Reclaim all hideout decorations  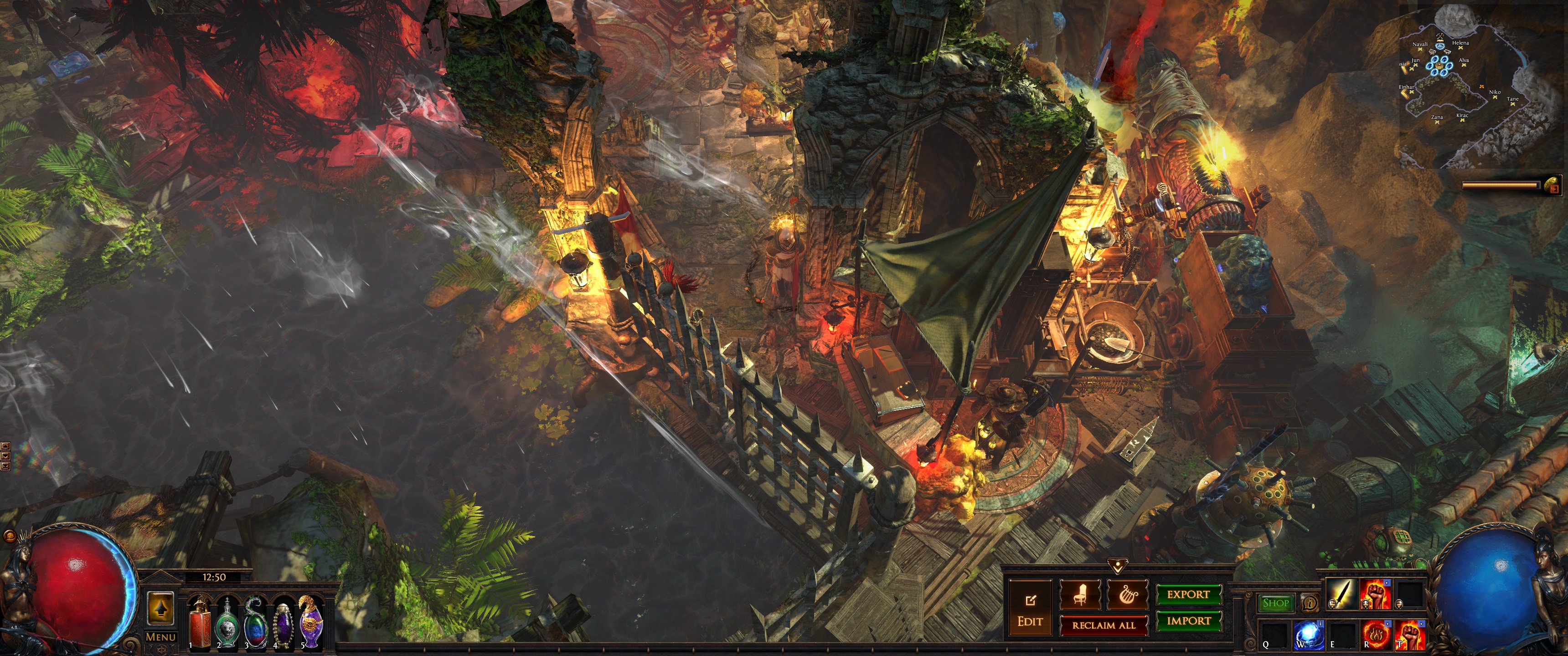pos(1103,625)
